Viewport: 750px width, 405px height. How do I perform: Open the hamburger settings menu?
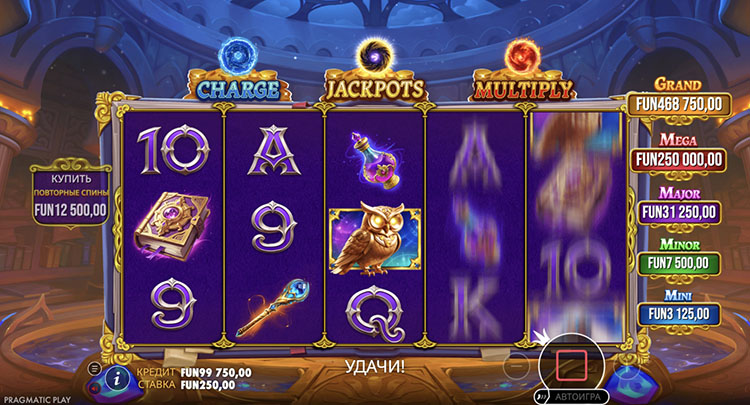[95, 369]
